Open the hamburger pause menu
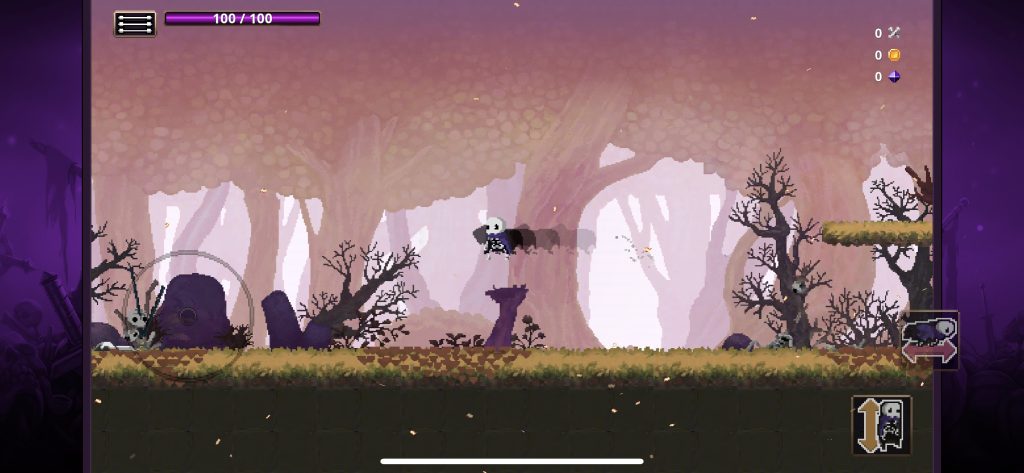This screenshot has width=1024, height=473. (135, 23)
